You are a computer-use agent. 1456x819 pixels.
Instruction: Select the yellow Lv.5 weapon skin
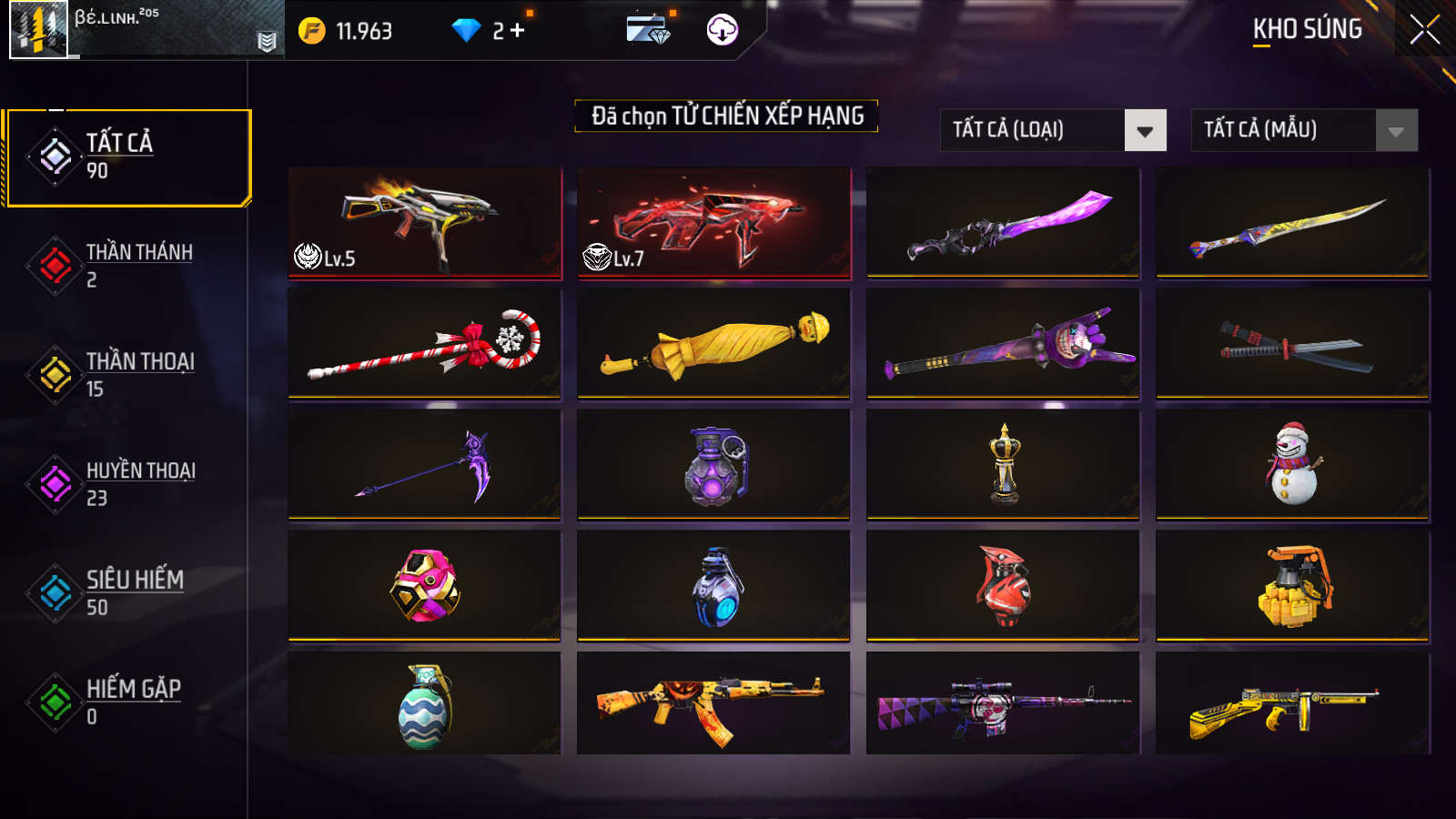[x=424, y=222]
